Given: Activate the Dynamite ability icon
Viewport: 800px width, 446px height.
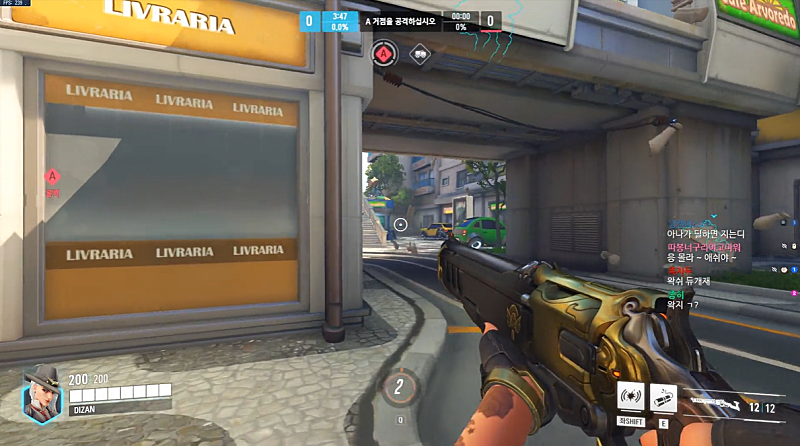Looking at the screenshot, I should tap(663, 396).
